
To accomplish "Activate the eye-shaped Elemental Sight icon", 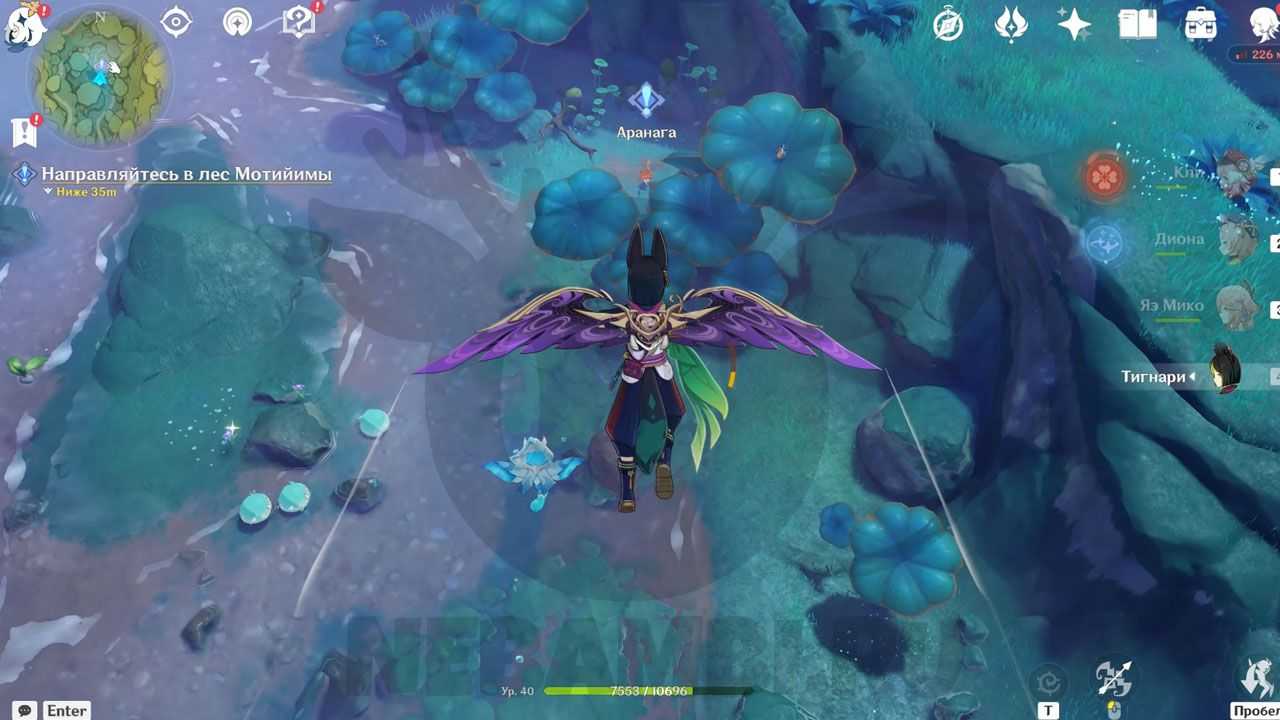I will [x=176, y=22].
